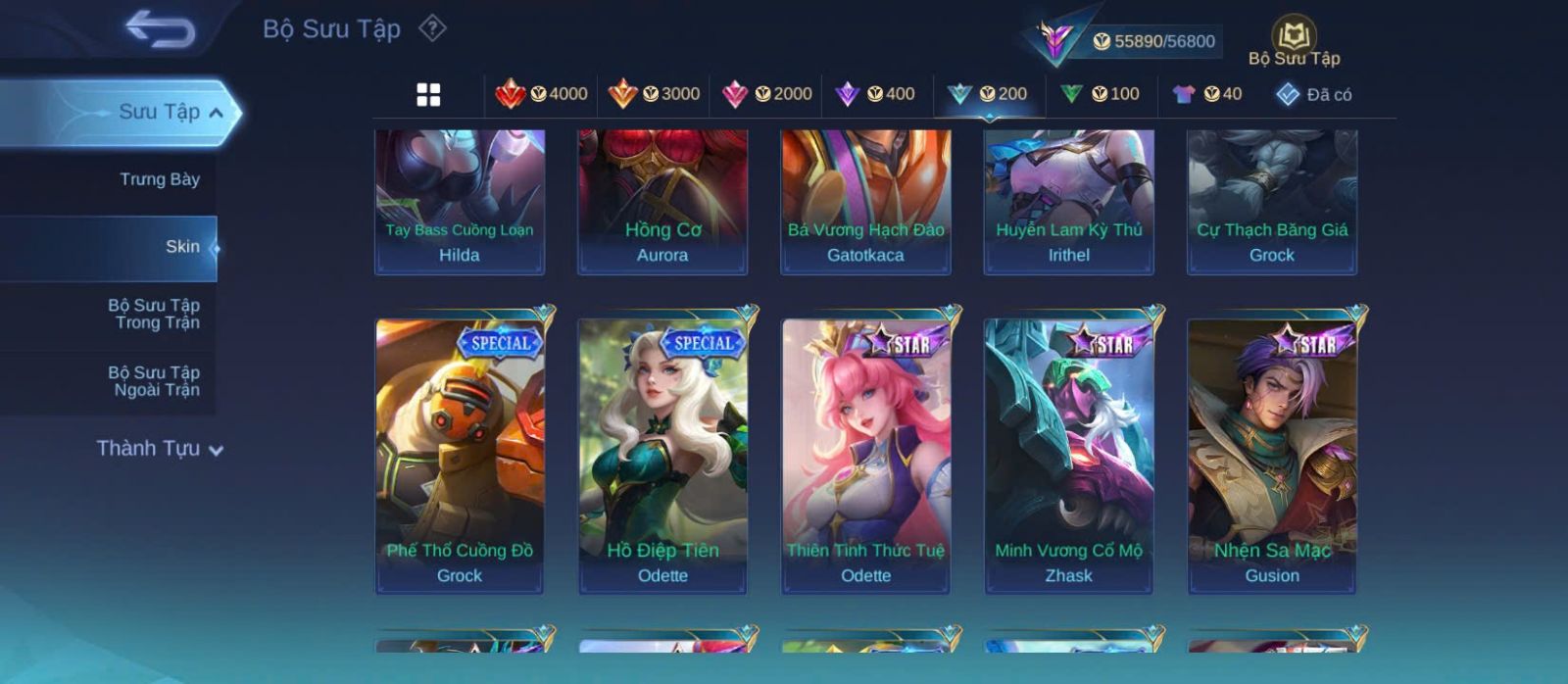Screen dimensions: 1568x684
Task: Open Bộ Sưu Tập Trong Trận
Action: 154,314
